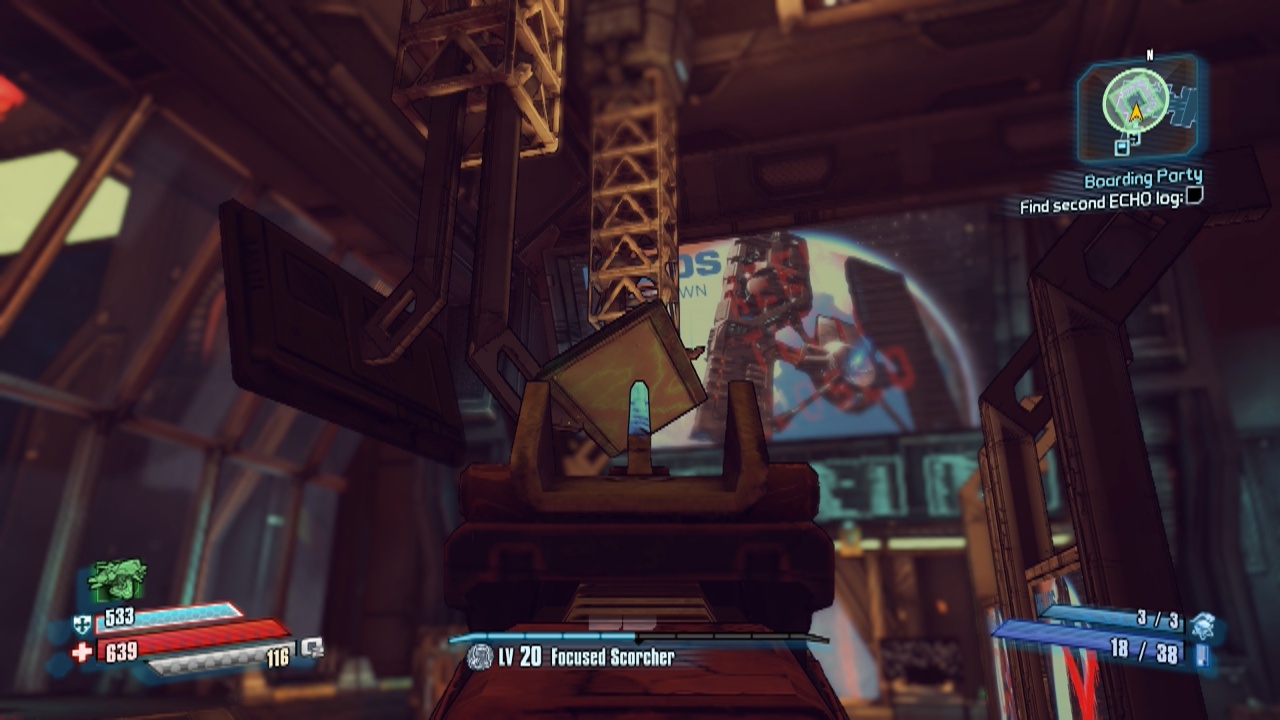Click the Focused Scorcher weapon label
The width and height of the screenshot is (1280, 720).
[x=612, y=657]
